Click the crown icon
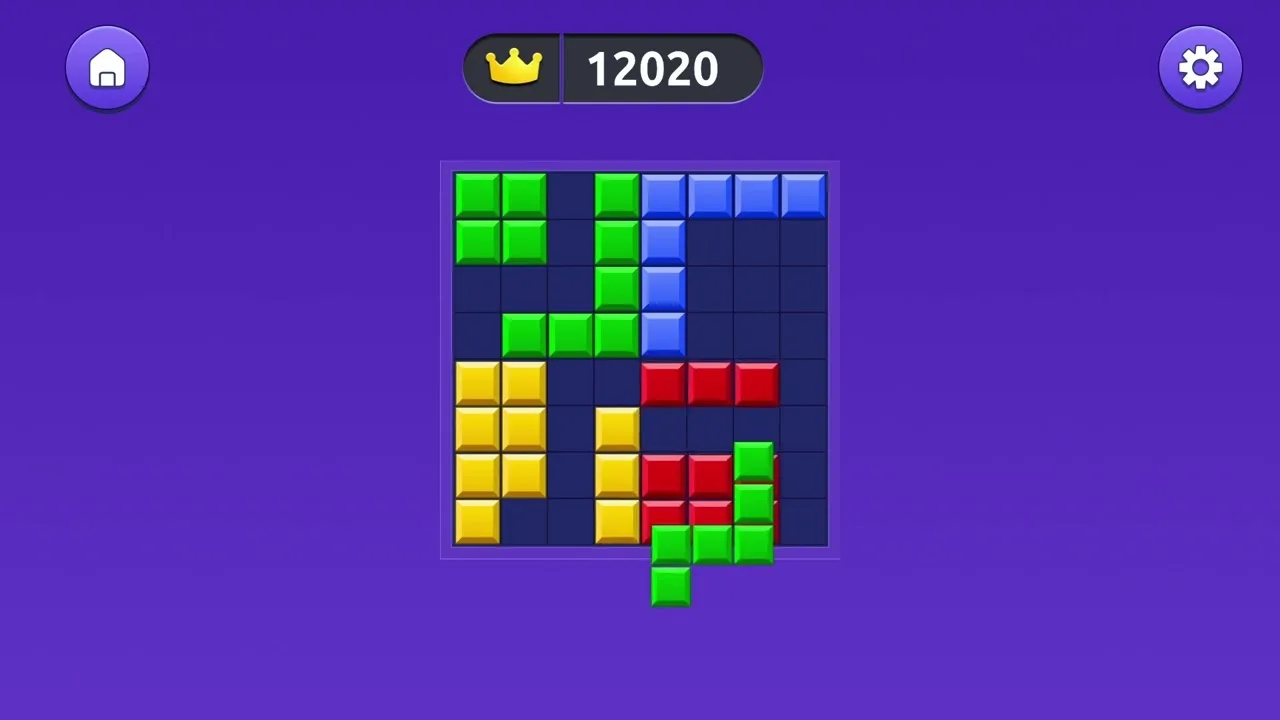The width and height of the screenshot is (1280, 720). (x=513, y=67)
